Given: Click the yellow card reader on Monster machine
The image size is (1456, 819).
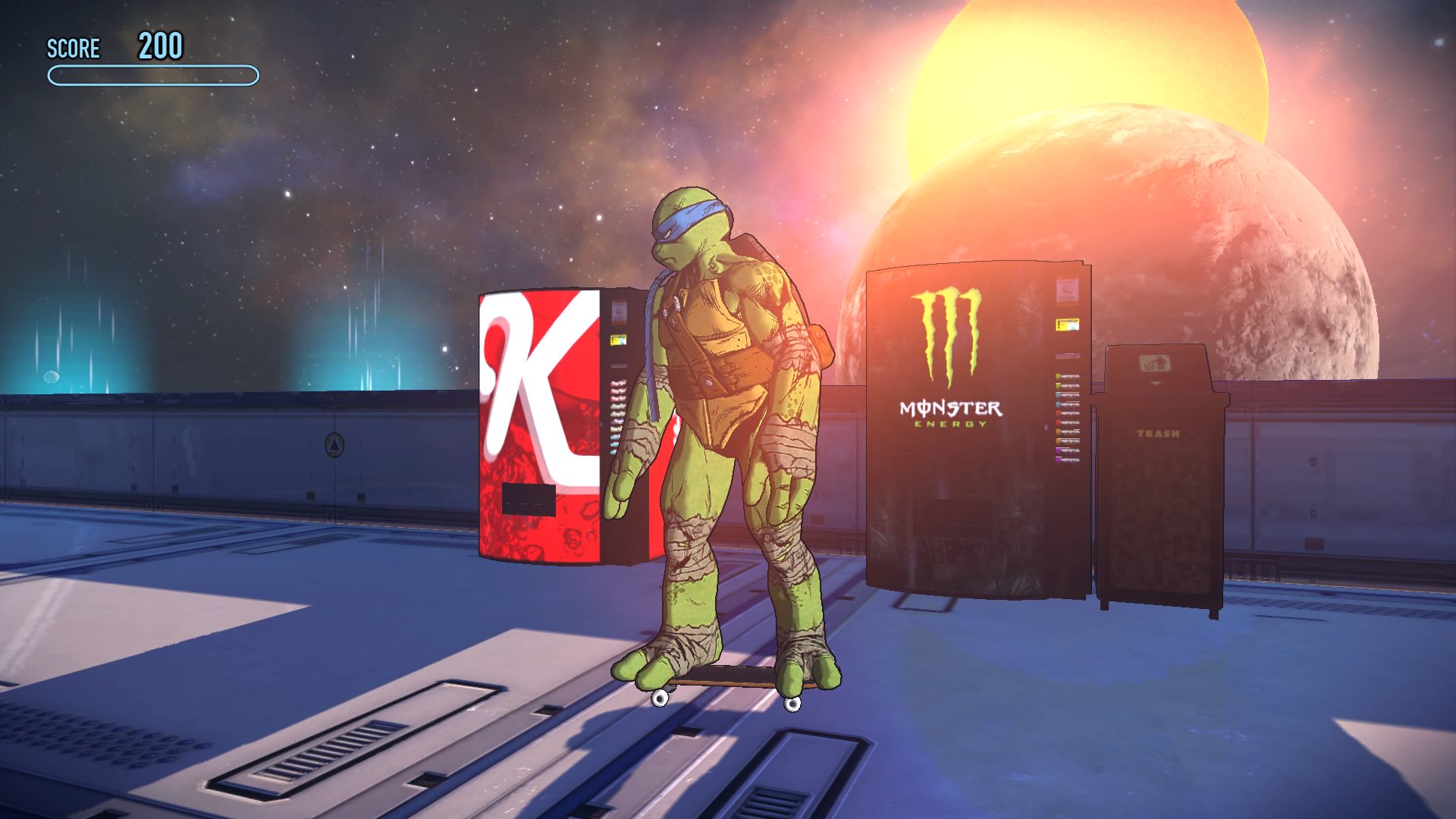Looking at the screenshot, I should pos(1066,325).
